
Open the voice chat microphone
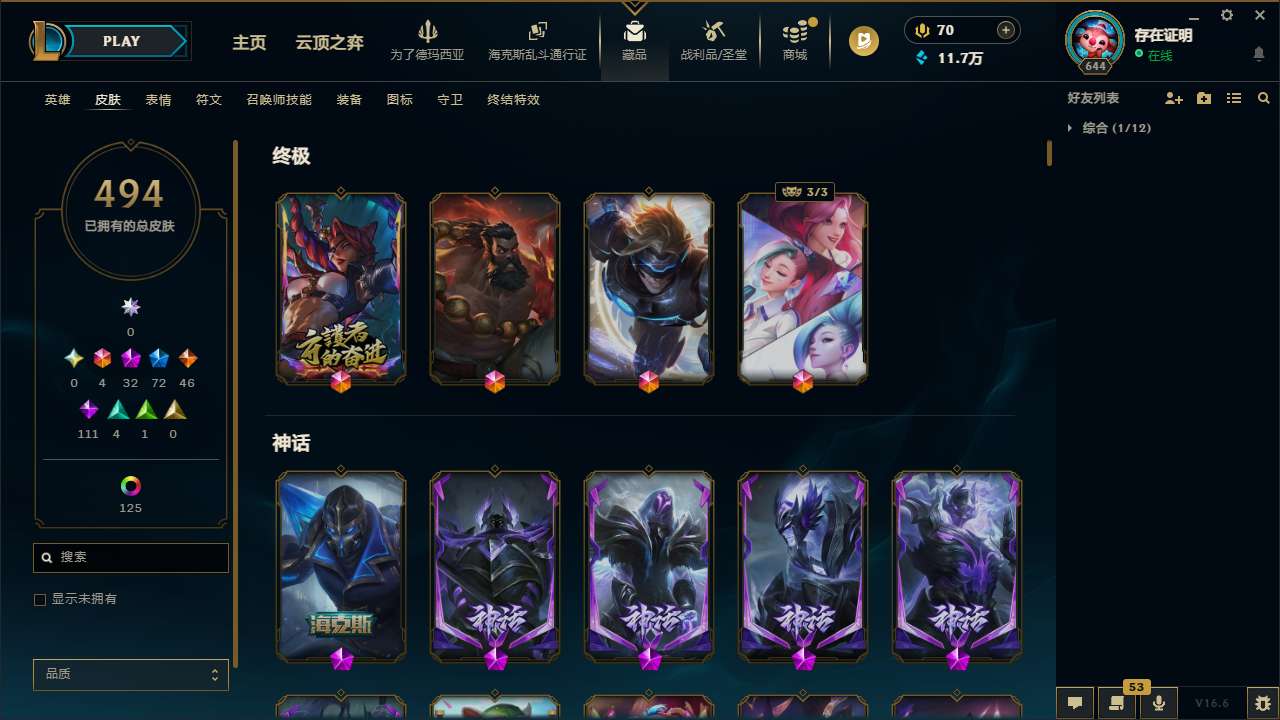click(x=1157, y=703)
